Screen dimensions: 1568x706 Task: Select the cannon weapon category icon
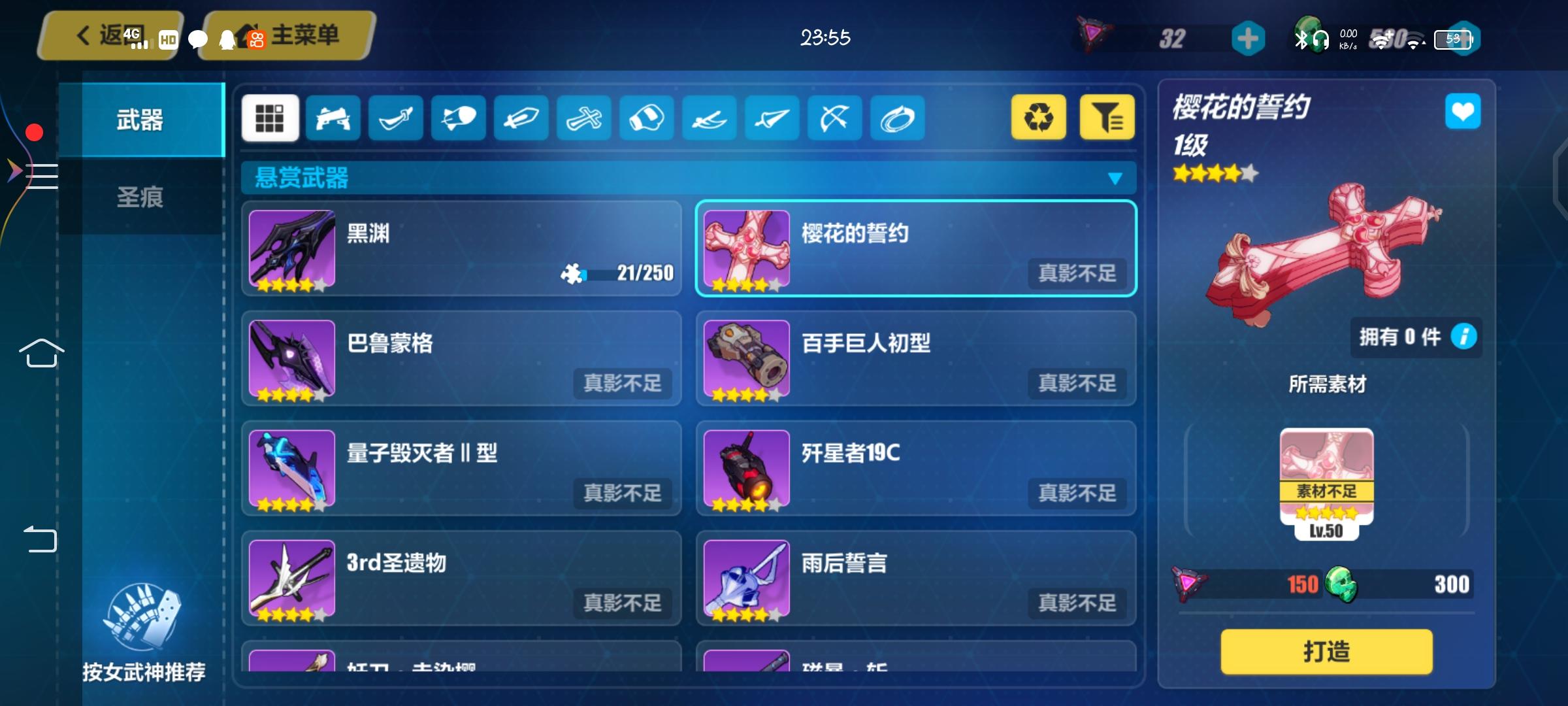(x=457, y=118)
